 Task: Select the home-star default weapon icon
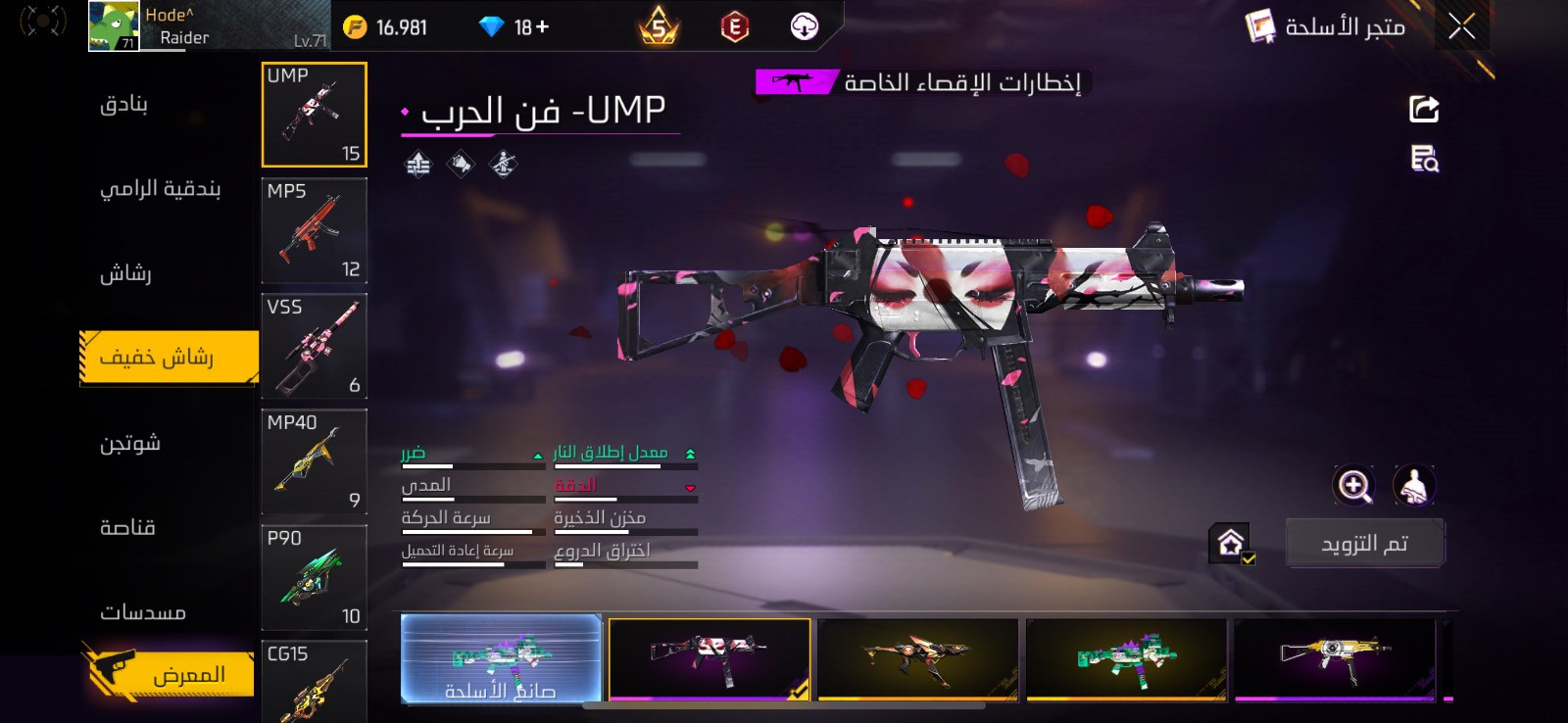pyautogui.click(x=1230, y=541)
